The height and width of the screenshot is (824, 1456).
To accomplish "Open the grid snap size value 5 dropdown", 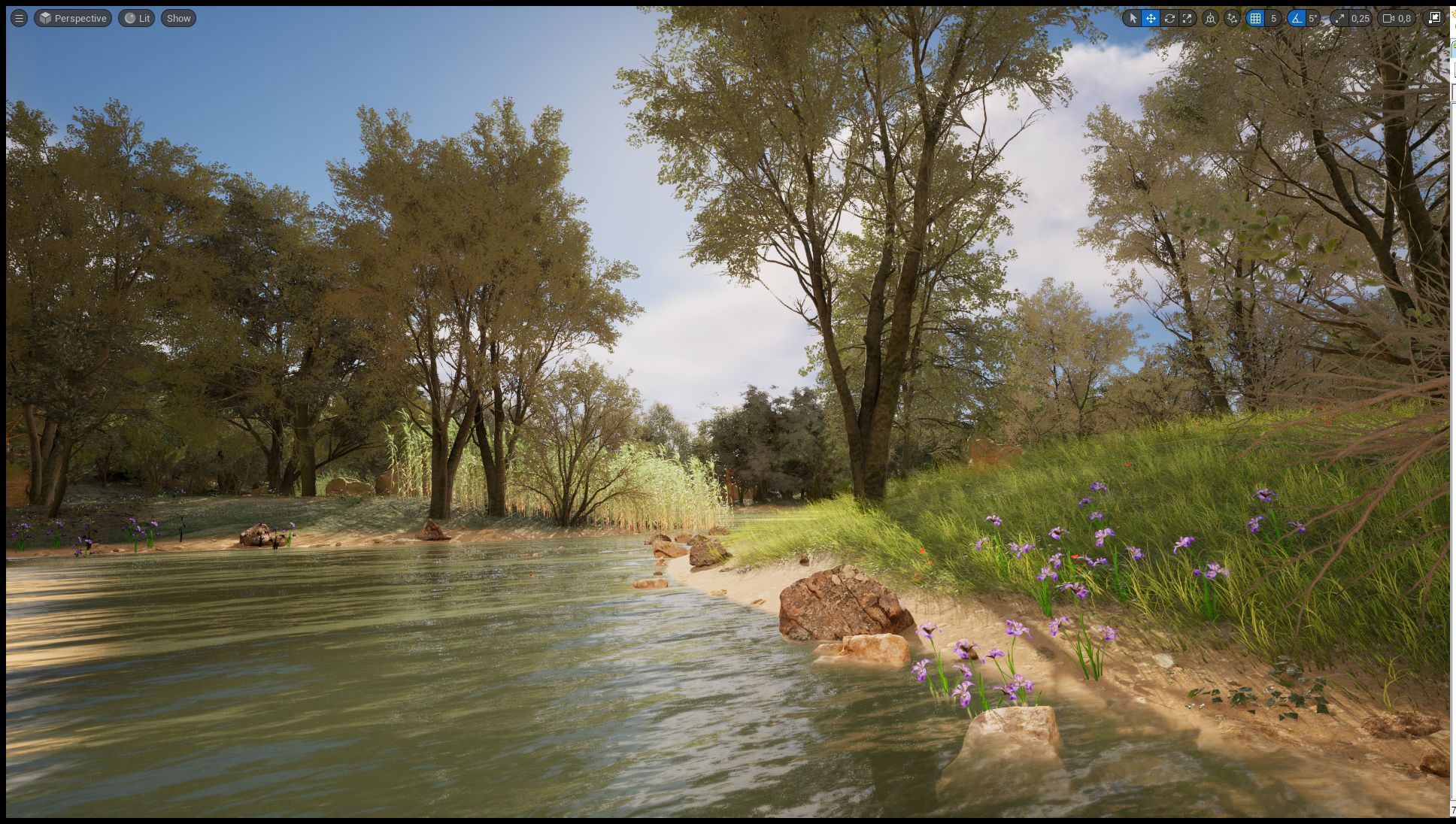I will 1273,19.
